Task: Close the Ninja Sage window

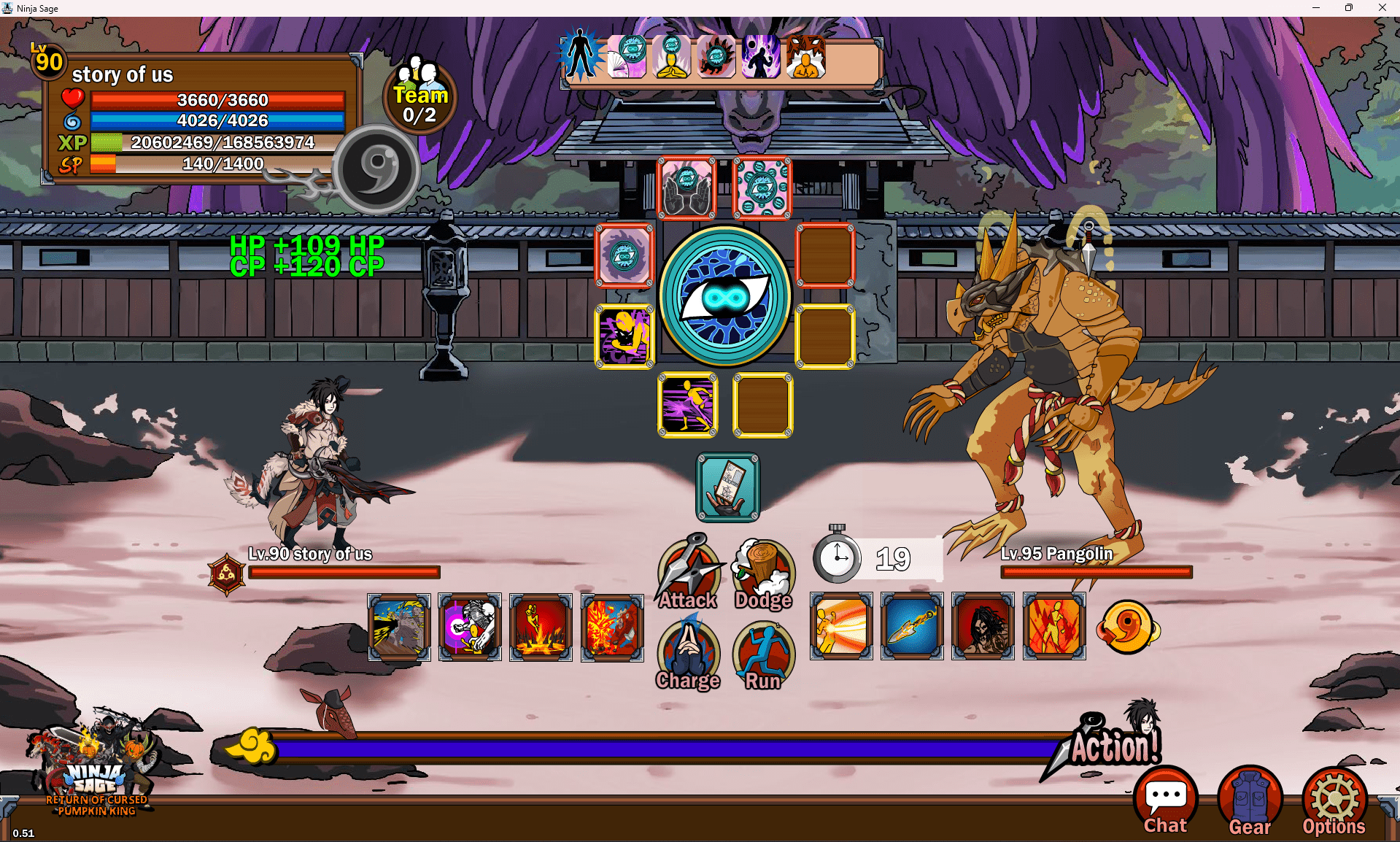Action: (x=1382, y=8)
